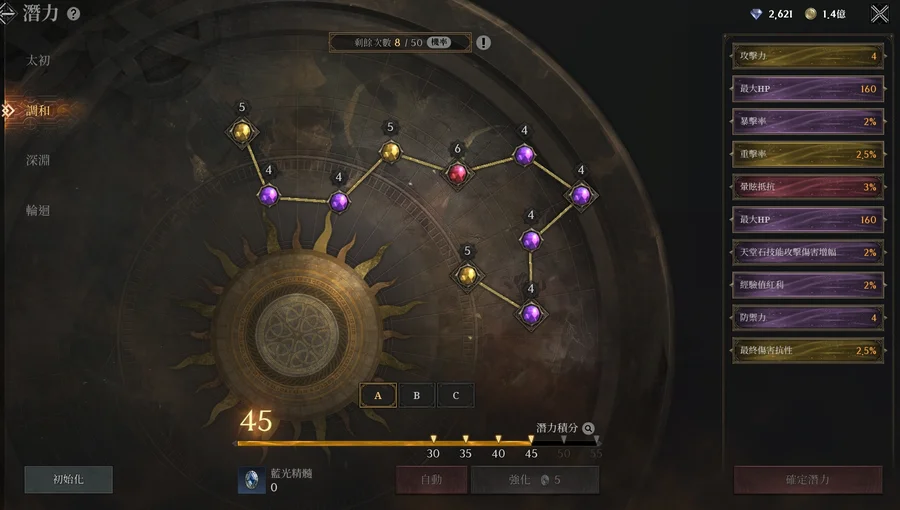This screenshot has width=900, height=510.
Task: Confirm with the 確定潛力 button
Action: coord(808,479)
